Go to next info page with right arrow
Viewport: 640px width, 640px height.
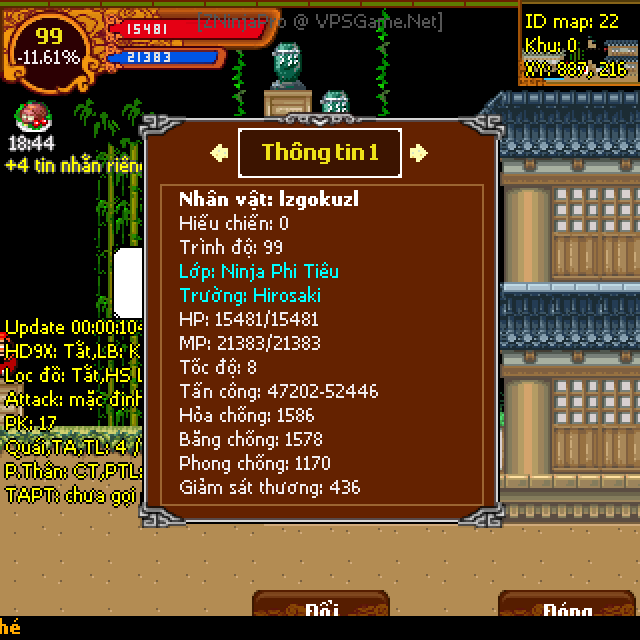[x=420, y=152]
